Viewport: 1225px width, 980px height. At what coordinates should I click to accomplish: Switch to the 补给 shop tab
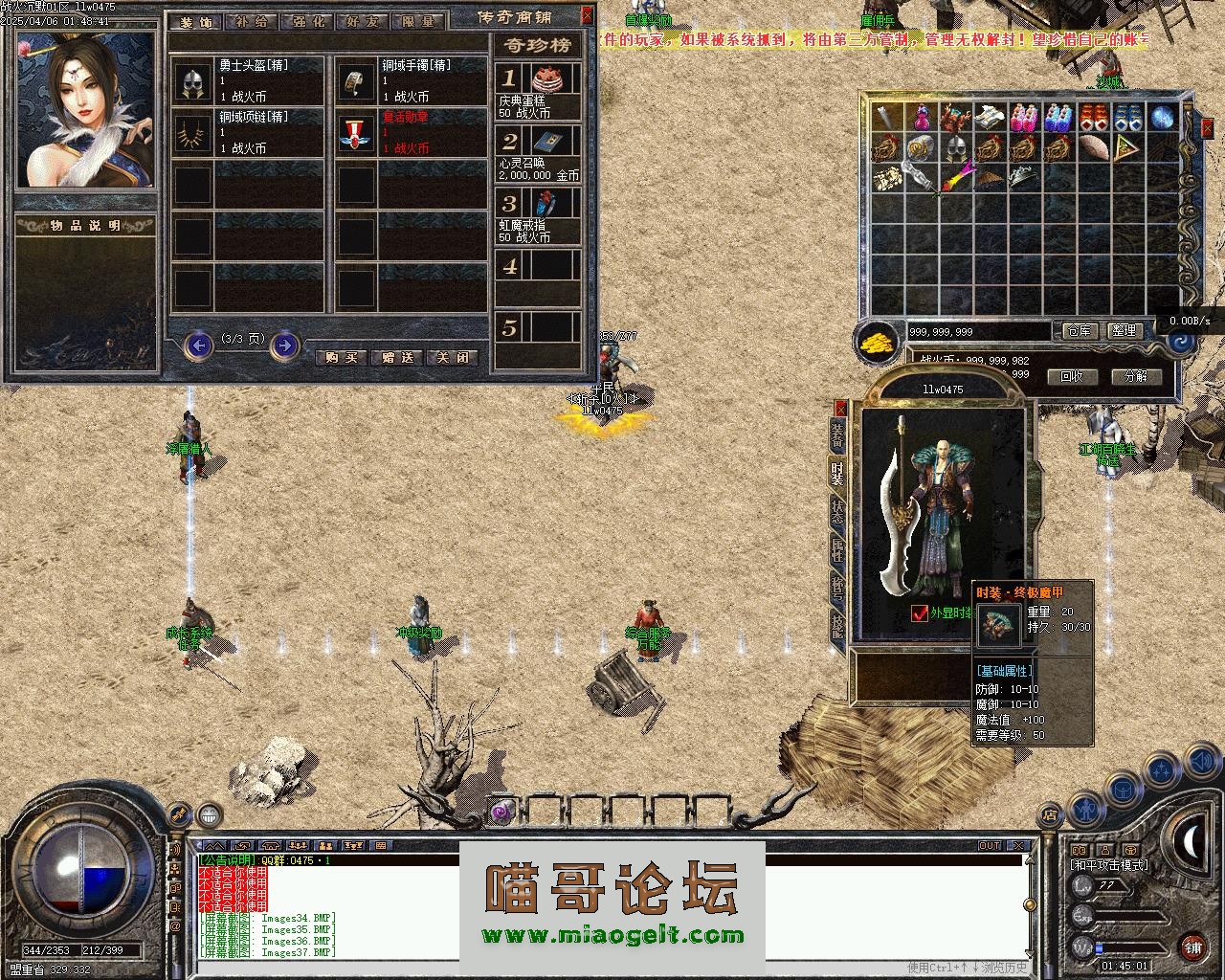point(252,21)
